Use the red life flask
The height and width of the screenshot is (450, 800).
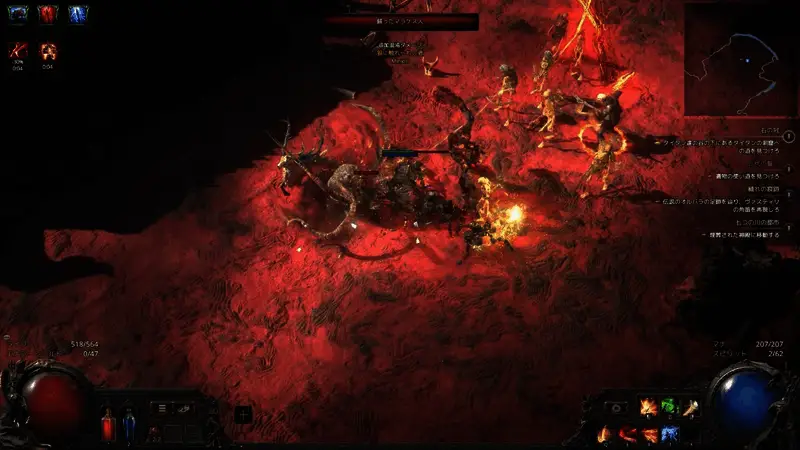pyautogui.click(x=108, y=425)
